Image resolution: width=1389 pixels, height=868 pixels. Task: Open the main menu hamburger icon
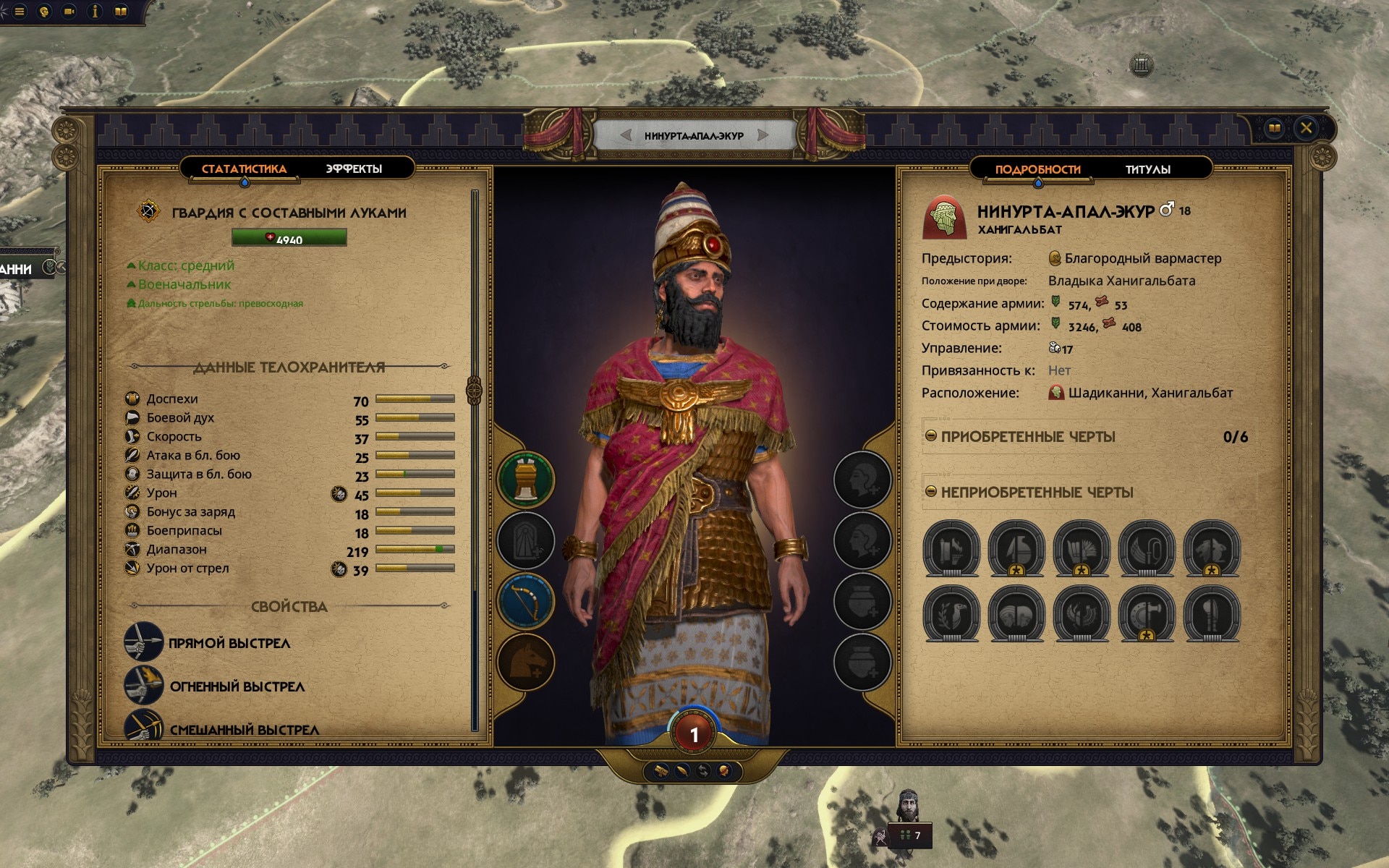click(x=20, y=12)
